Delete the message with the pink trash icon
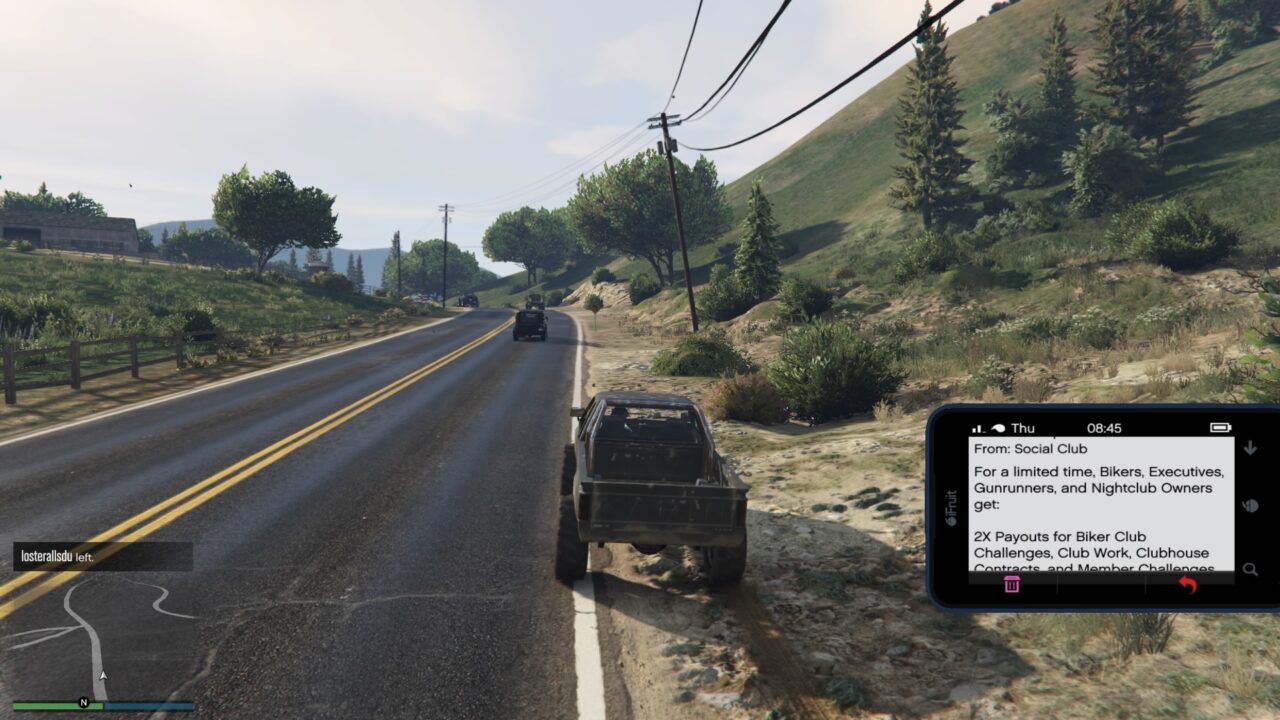Screen dimensions: 1280x720 (x=1012, y=585)
